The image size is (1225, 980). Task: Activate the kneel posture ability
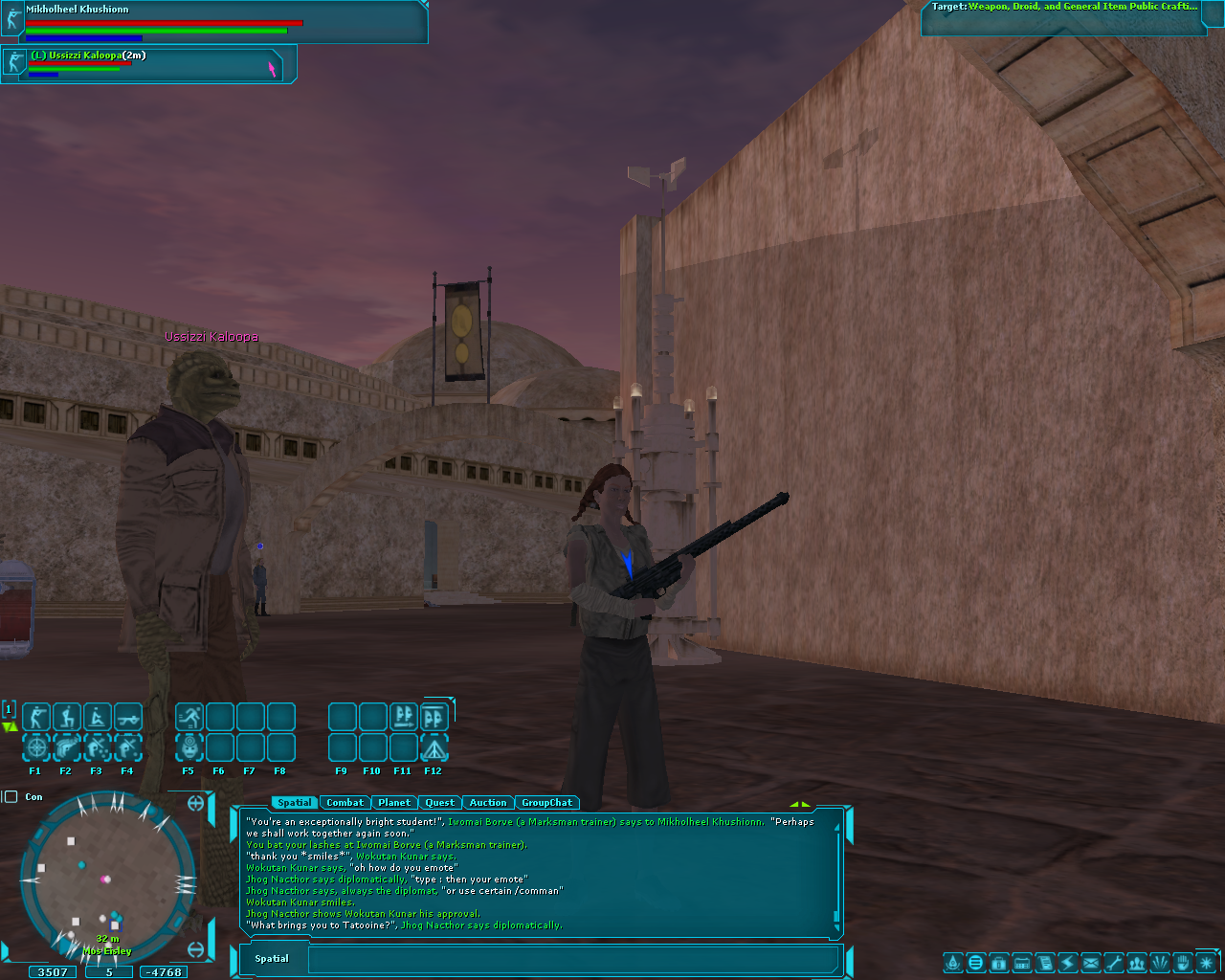[67, 717]
